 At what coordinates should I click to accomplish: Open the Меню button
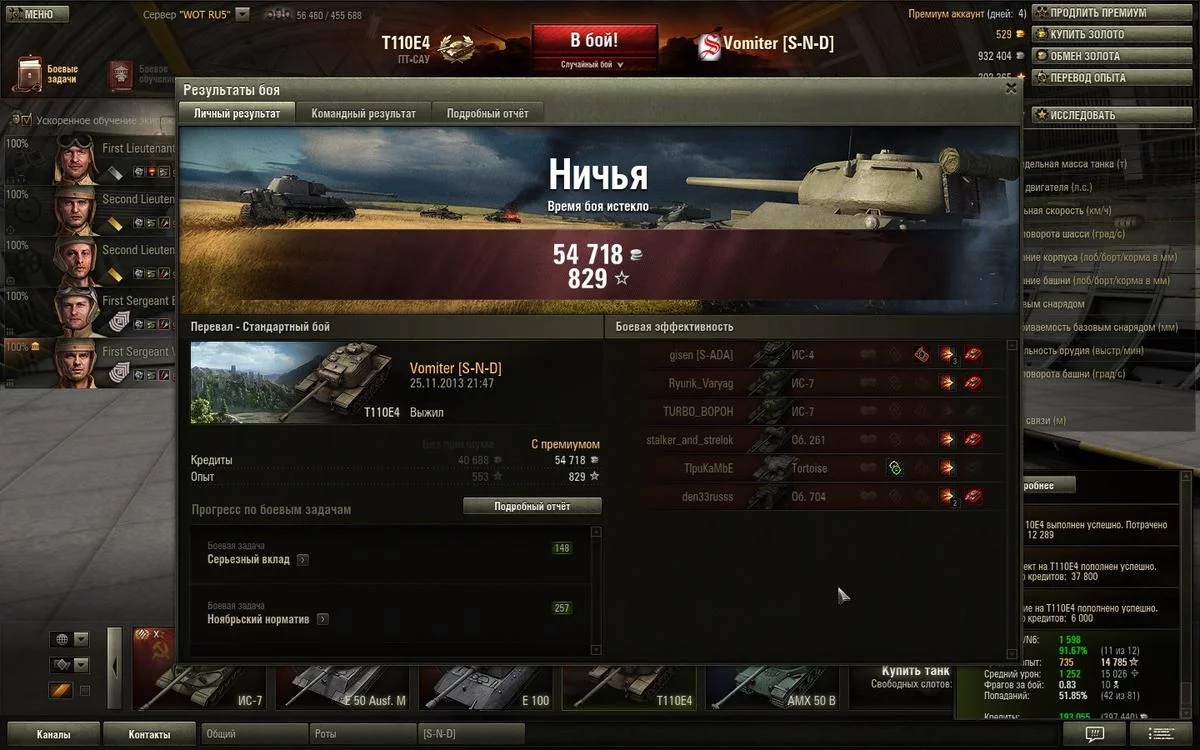(35, 14)
